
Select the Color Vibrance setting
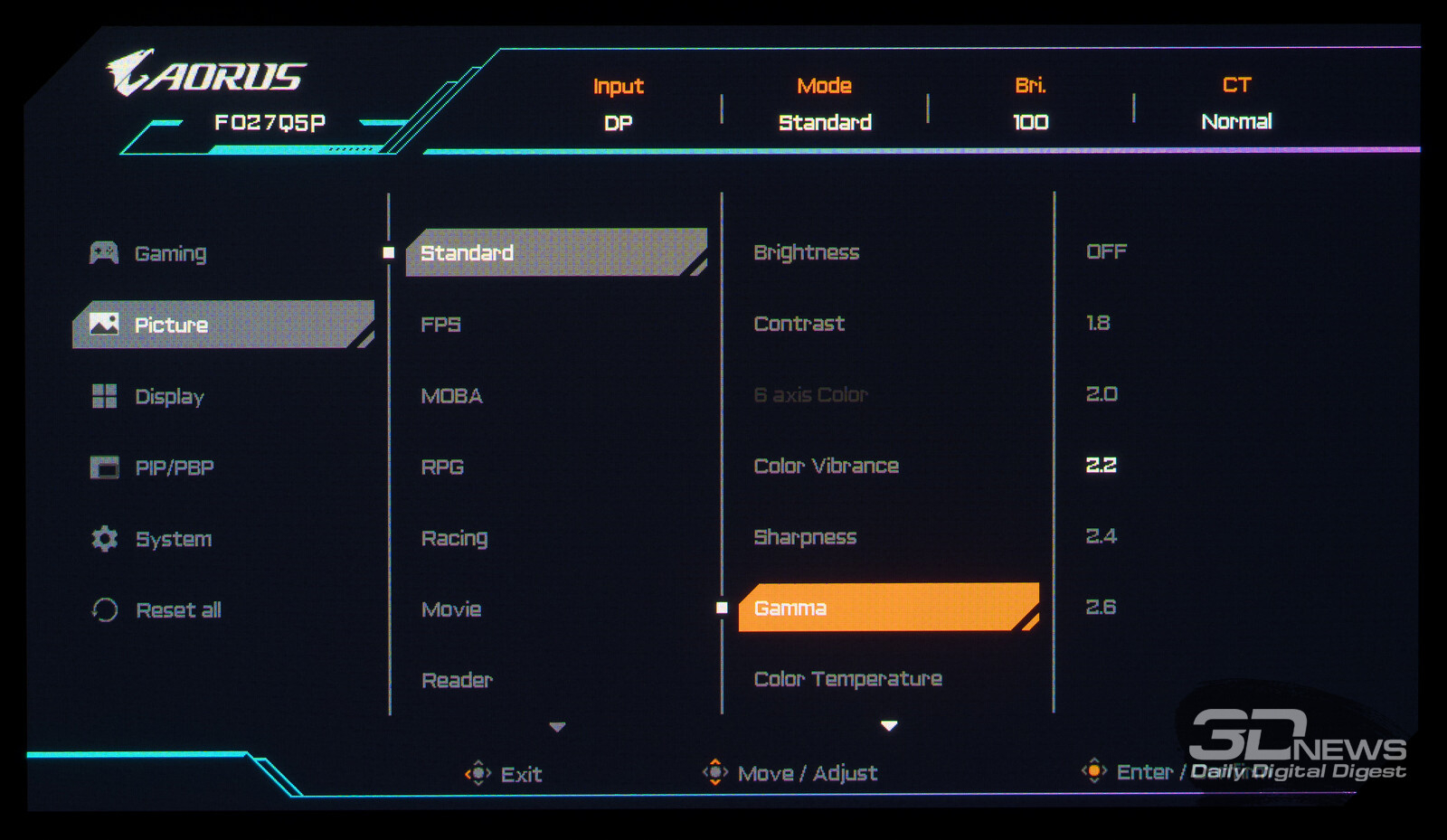[826, 466]
